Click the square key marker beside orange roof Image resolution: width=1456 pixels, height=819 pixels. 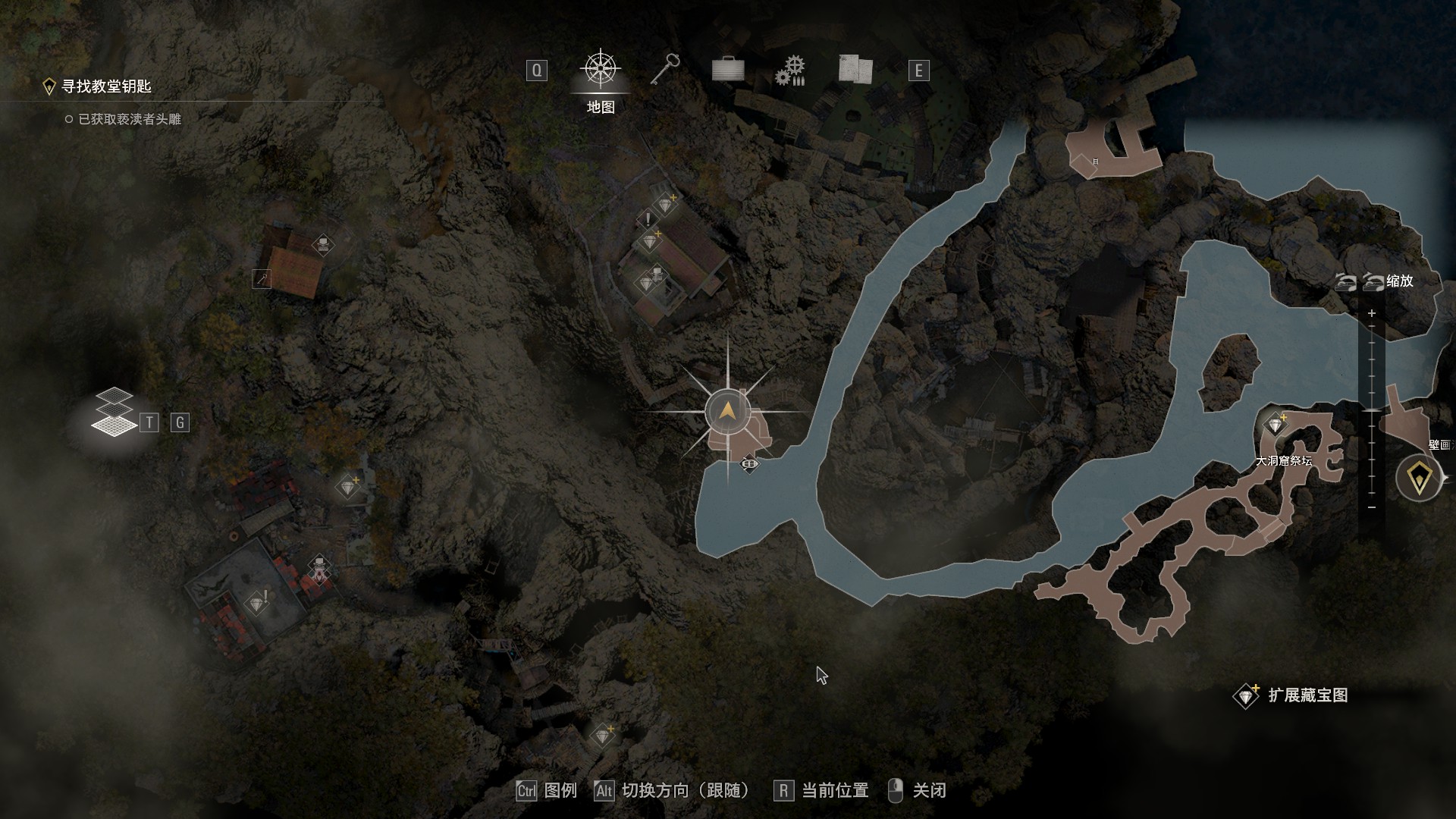[x=262, y=279]
